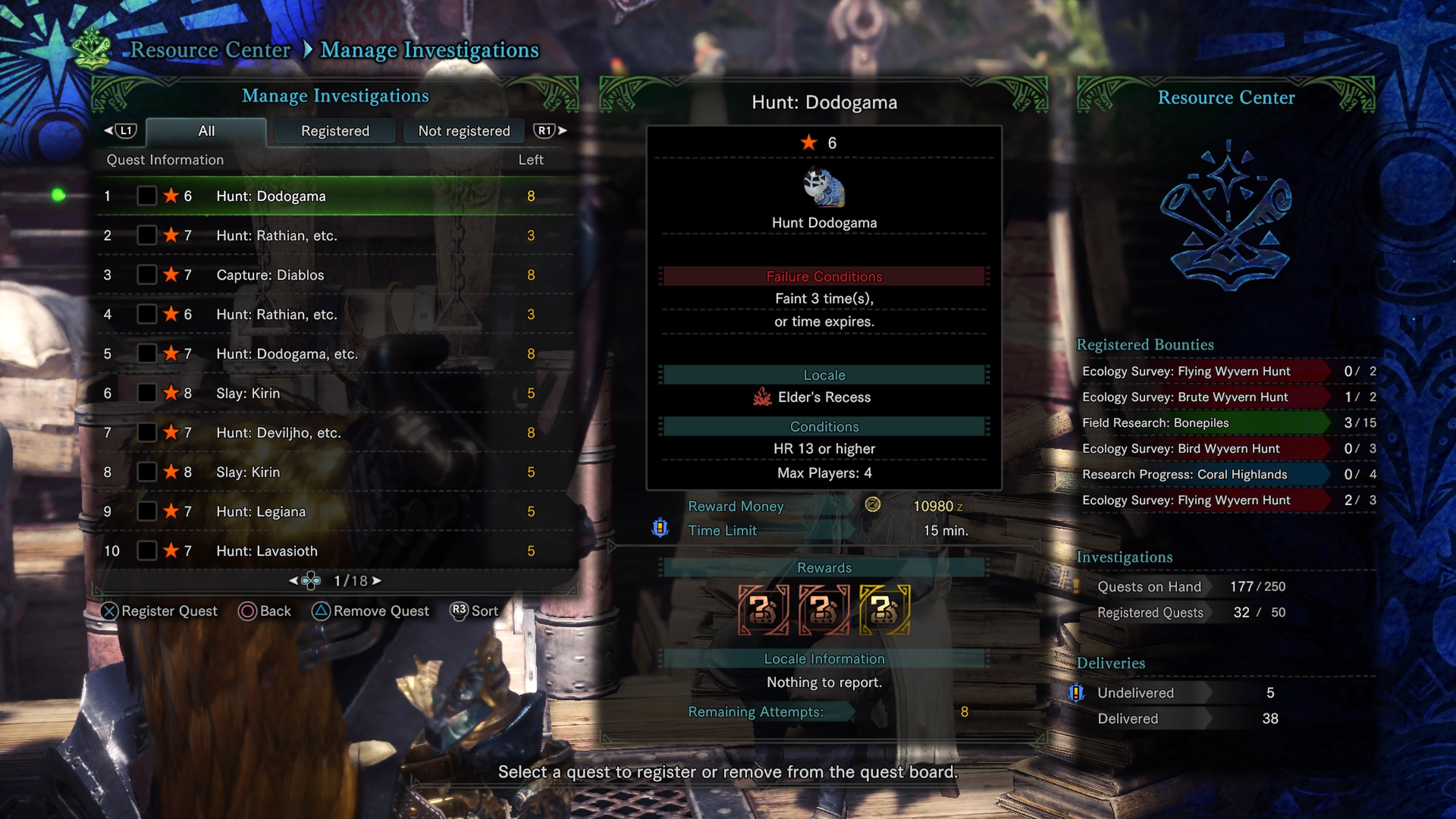Screen dimensions: 1456x819
Task: Select the Hunt: Lavasioth investigation
Action: [x=267, y=551]
